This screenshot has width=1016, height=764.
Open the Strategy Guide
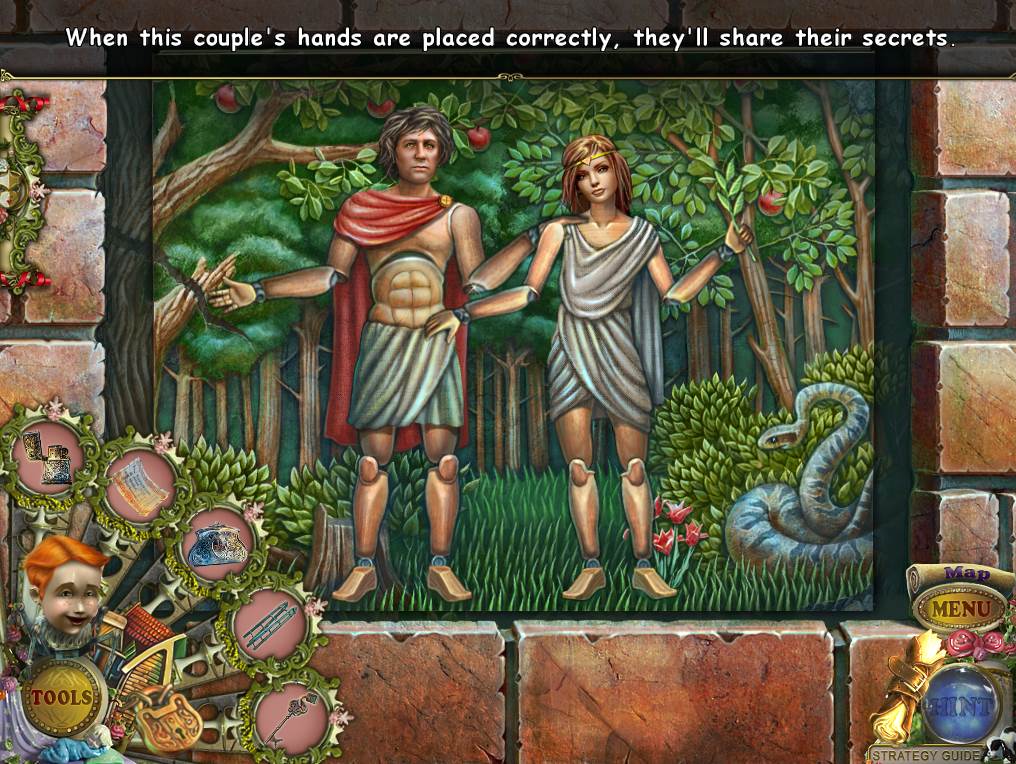(x=924, y=754)
